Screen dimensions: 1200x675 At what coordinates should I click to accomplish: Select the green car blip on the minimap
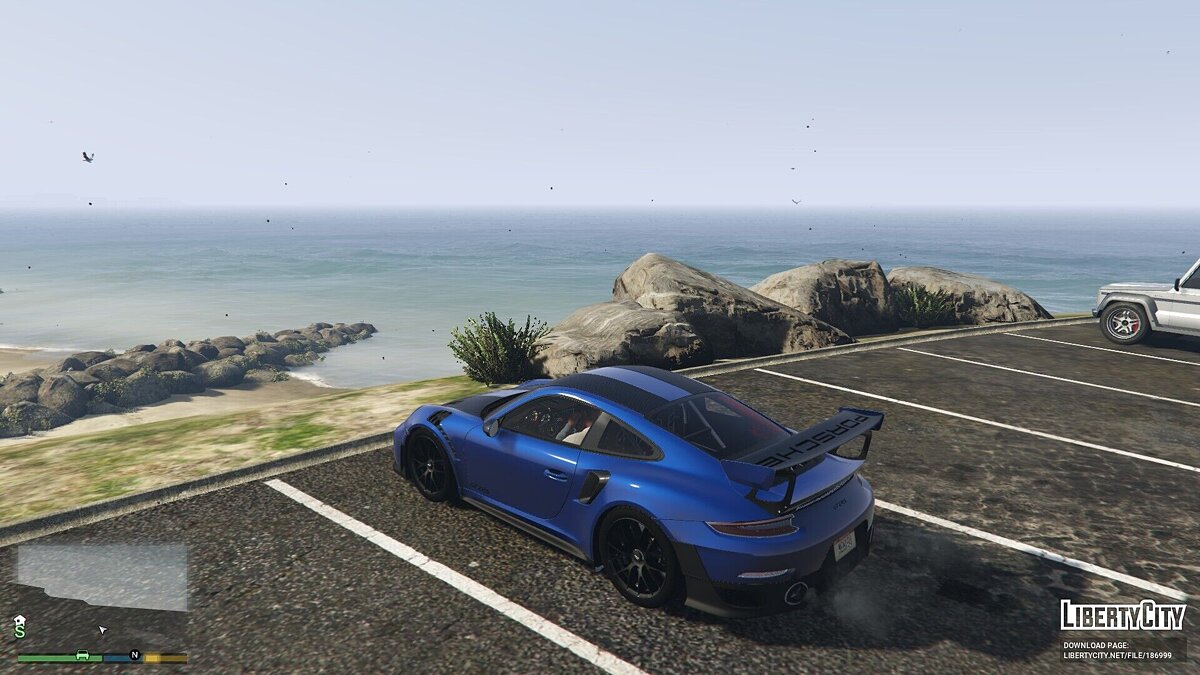pyautogui.click(x=83, y=656)
